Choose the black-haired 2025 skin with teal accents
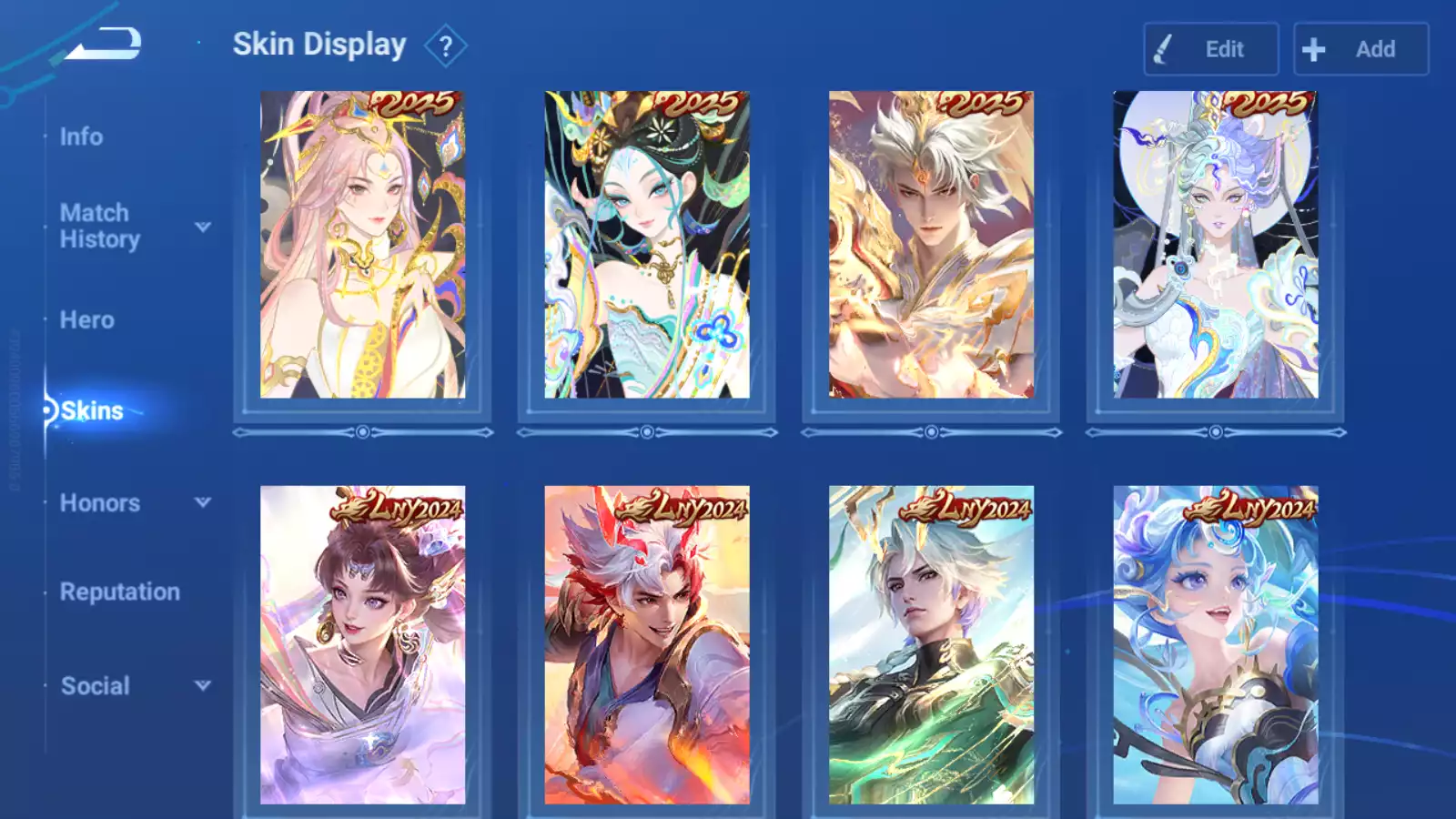The width and height of the screenshot is (1456, 819). pos(647,245)
